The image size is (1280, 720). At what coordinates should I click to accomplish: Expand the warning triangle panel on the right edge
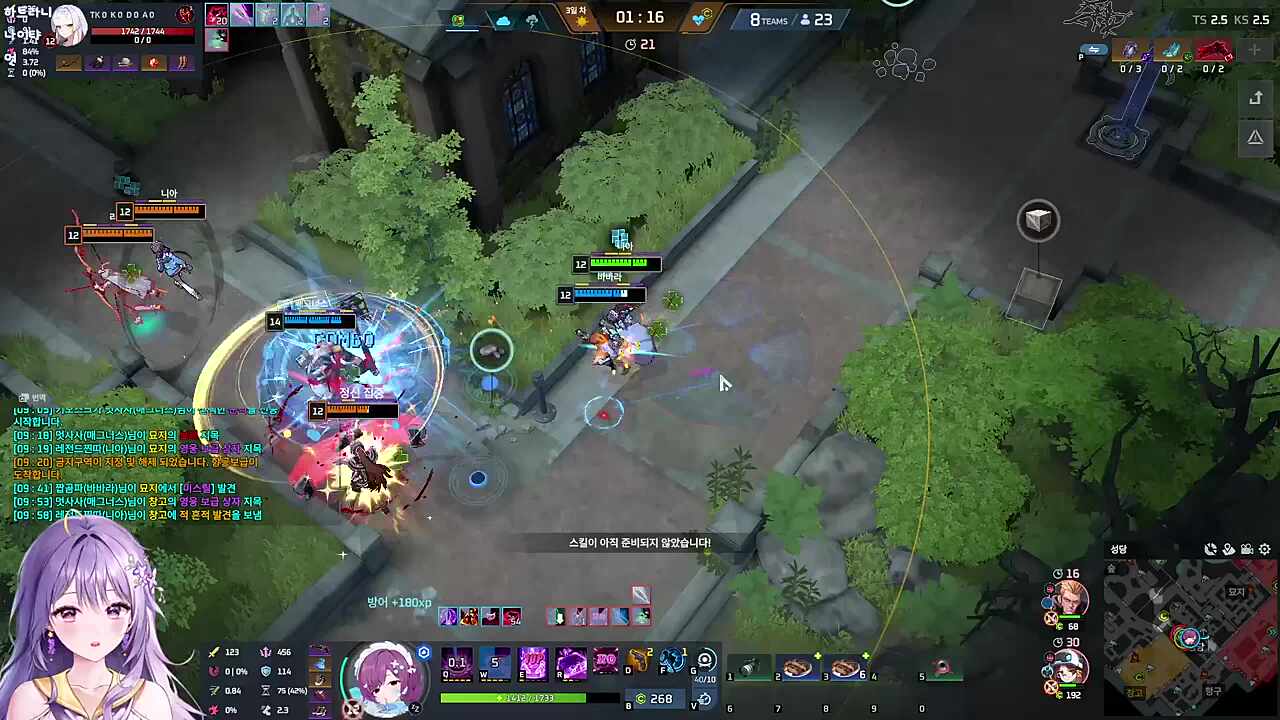1255,137
